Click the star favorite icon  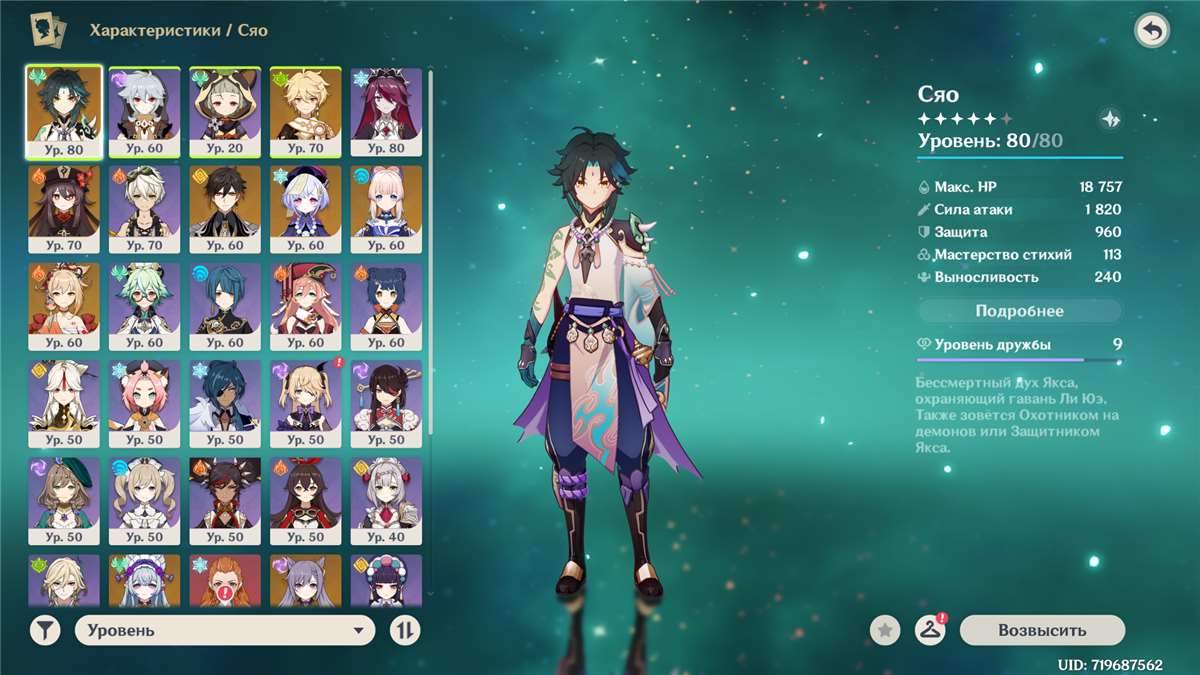tap(884, 630)
